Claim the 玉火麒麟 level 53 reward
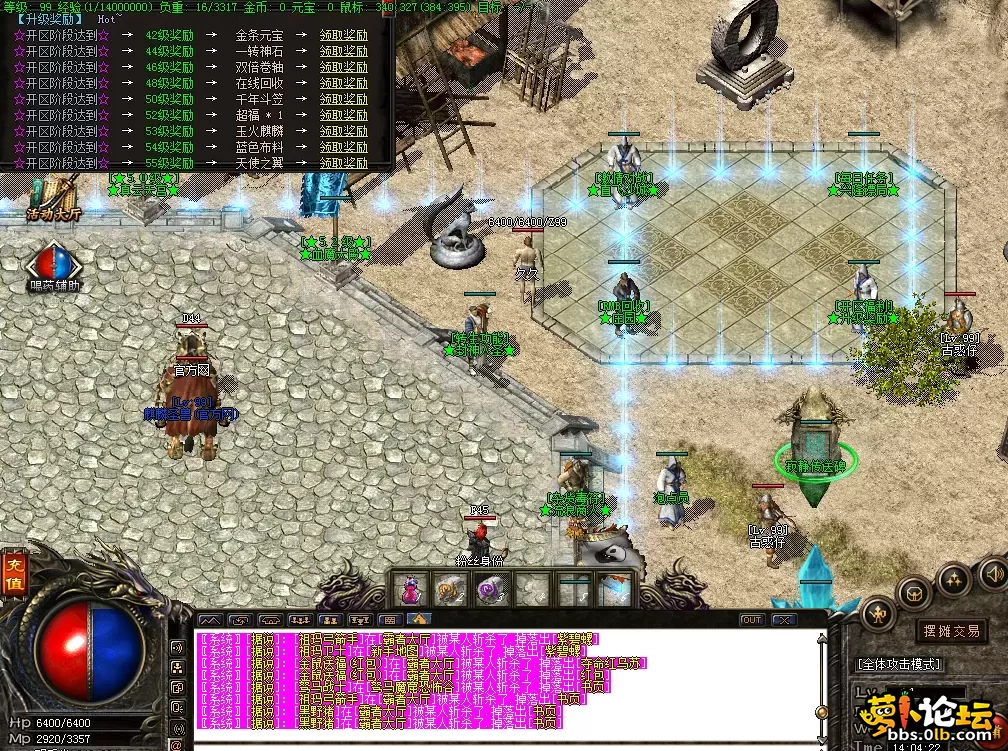 pyautogui.click(x=343, y=131)
